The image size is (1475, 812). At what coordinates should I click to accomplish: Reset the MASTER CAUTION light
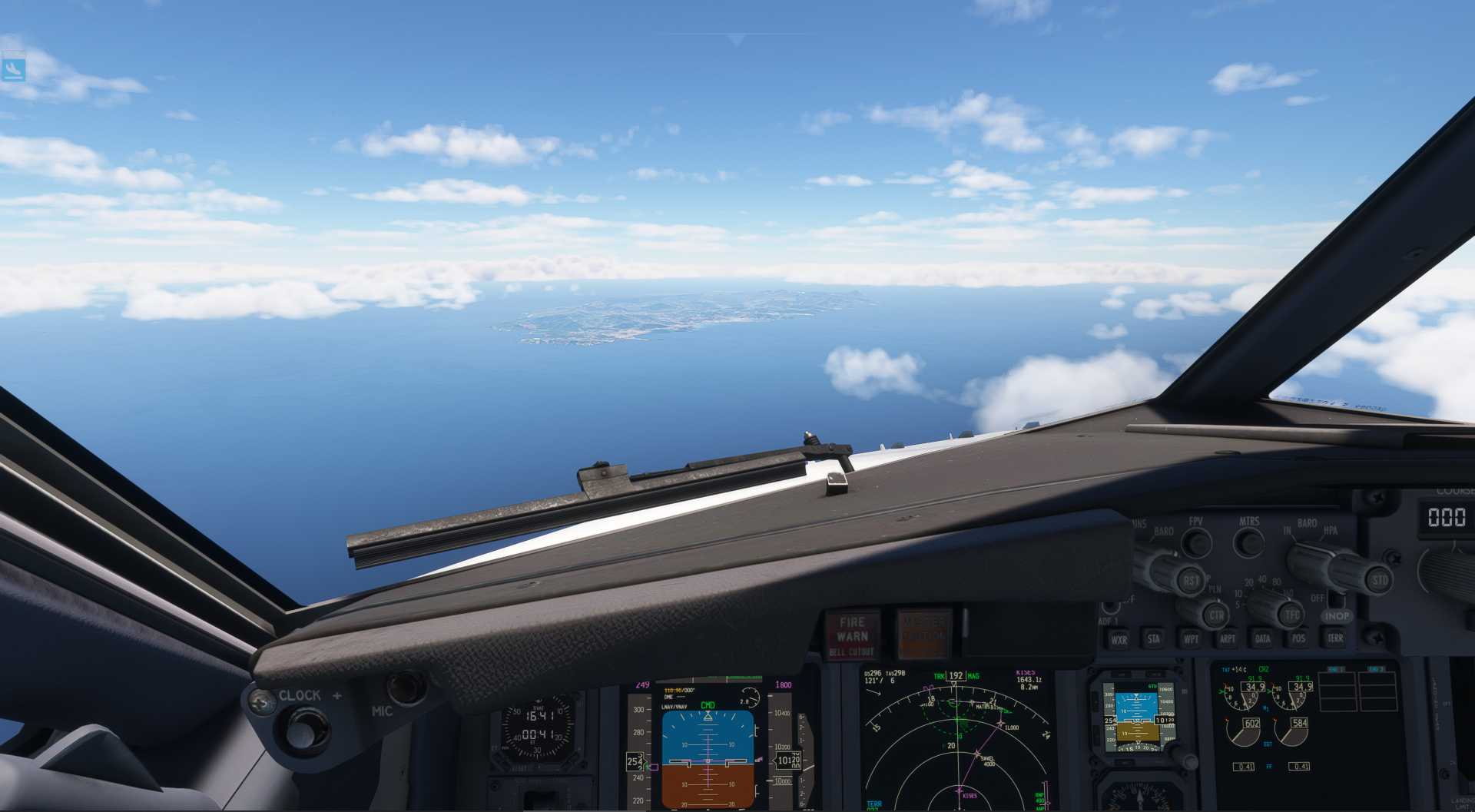(923, 635)
